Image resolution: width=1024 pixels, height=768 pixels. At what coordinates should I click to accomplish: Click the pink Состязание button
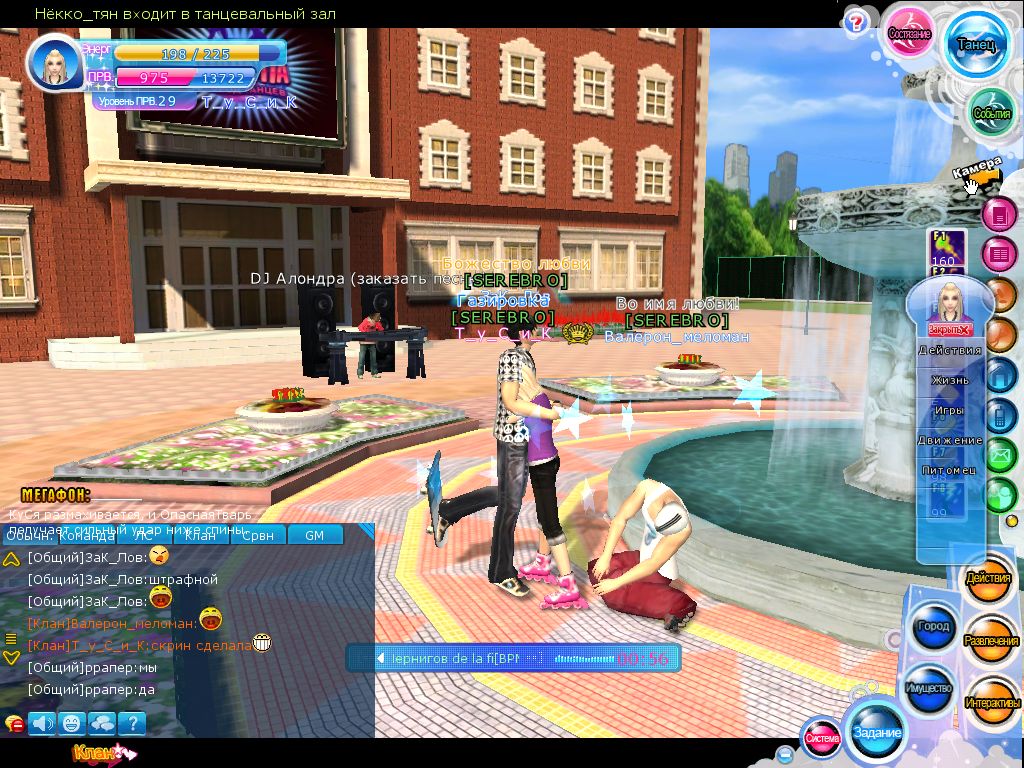[x=910, y=33]
